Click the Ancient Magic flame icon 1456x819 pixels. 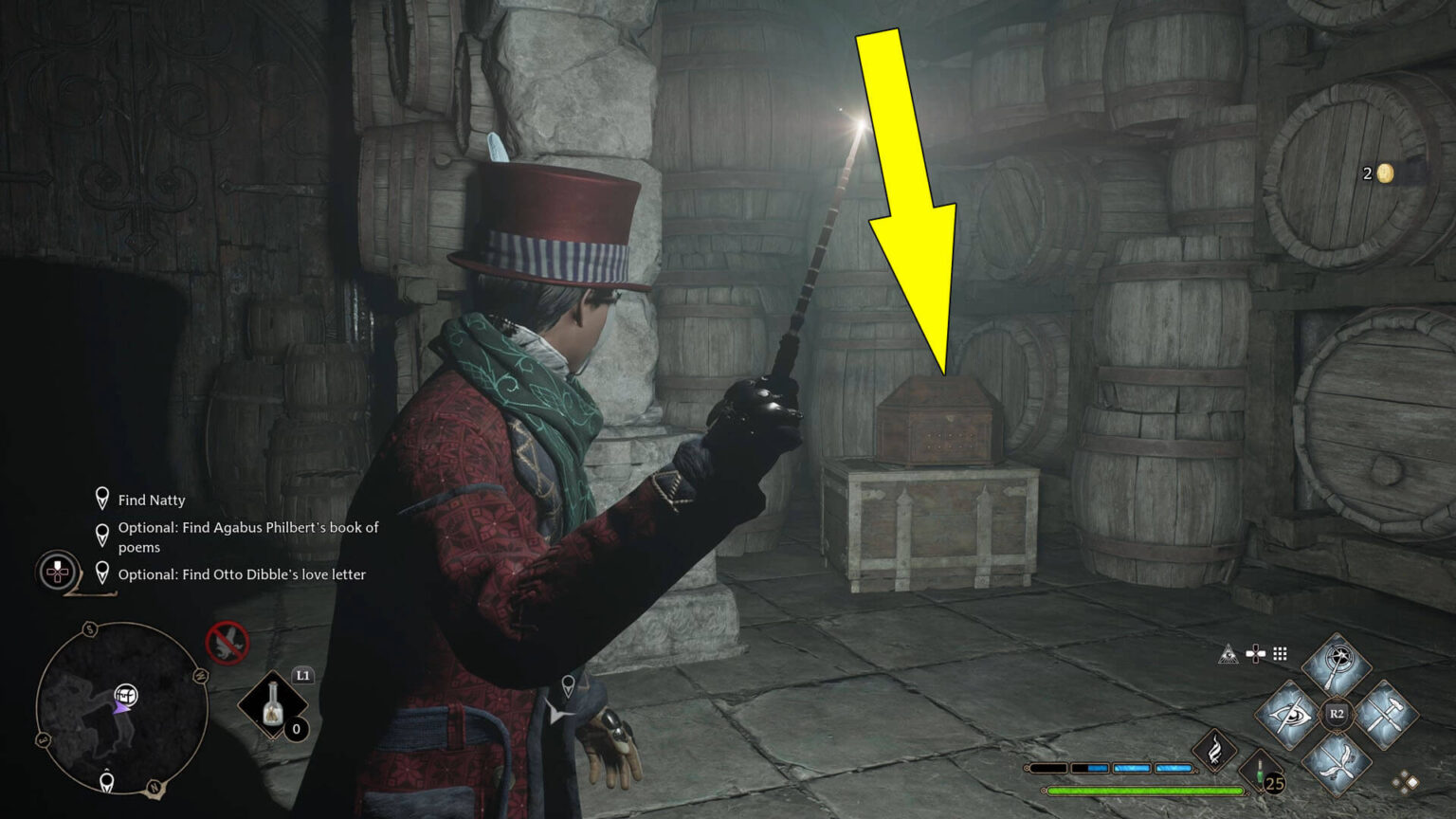[1213, 752]
